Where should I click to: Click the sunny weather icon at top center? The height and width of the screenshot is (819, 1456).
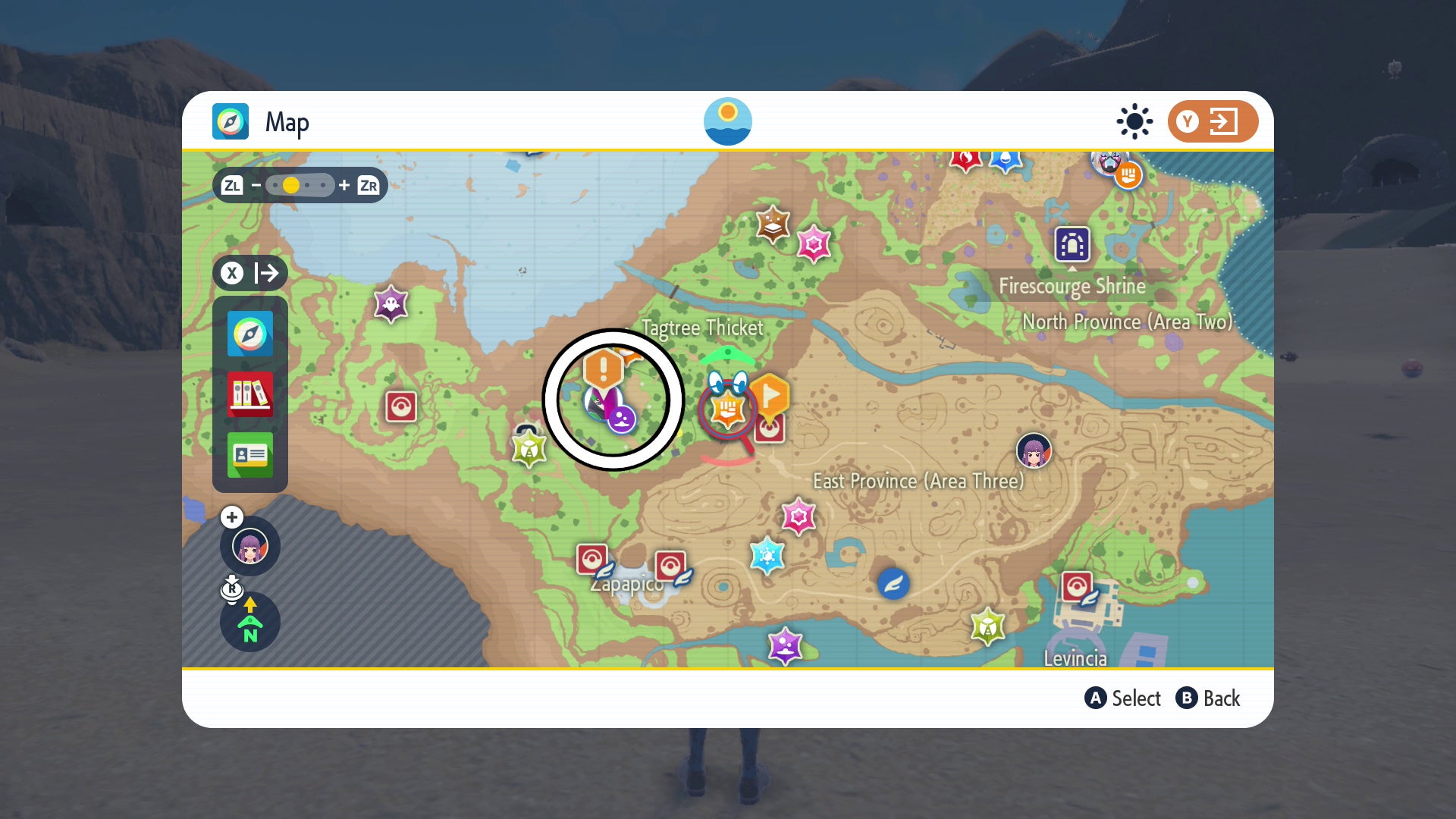point(729,121)
